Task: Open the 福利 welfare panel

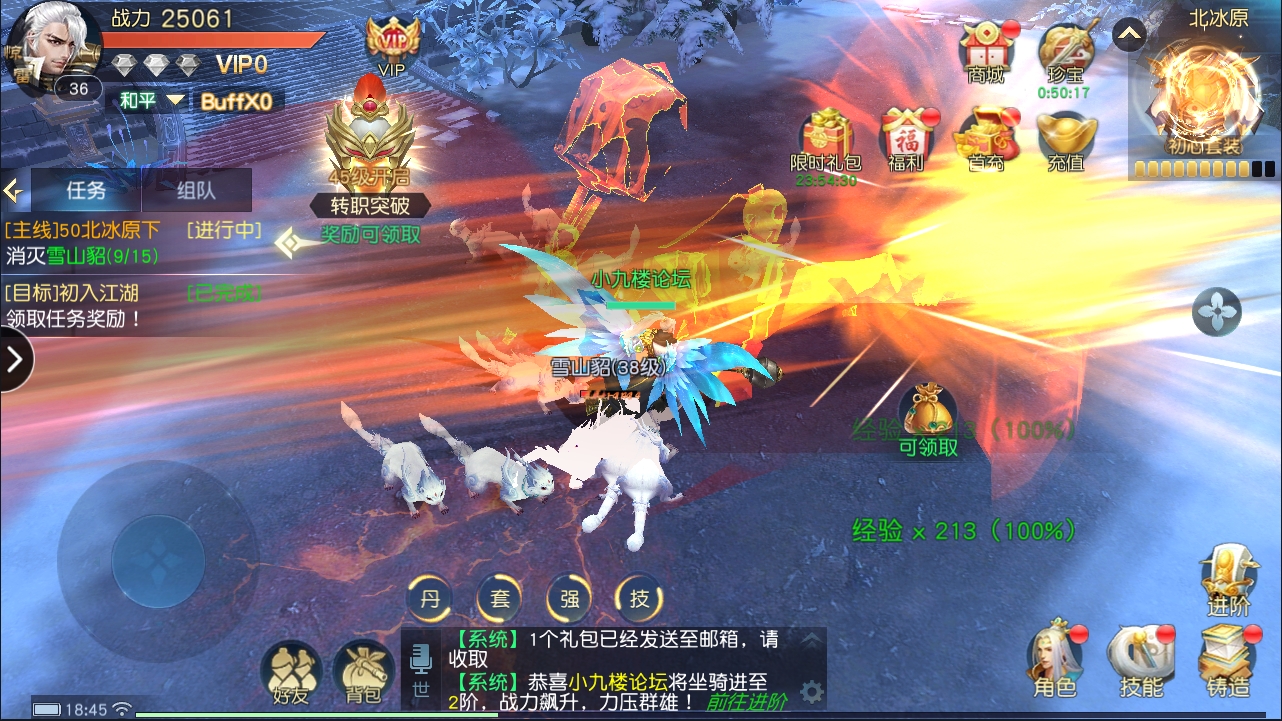Action: tap(903, 133)
